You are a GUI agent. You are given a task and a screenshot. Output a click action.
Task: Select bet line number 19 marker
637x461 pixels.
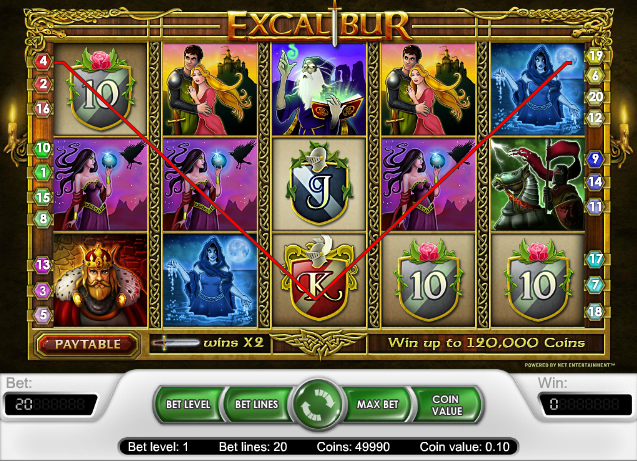pos(595,57)
